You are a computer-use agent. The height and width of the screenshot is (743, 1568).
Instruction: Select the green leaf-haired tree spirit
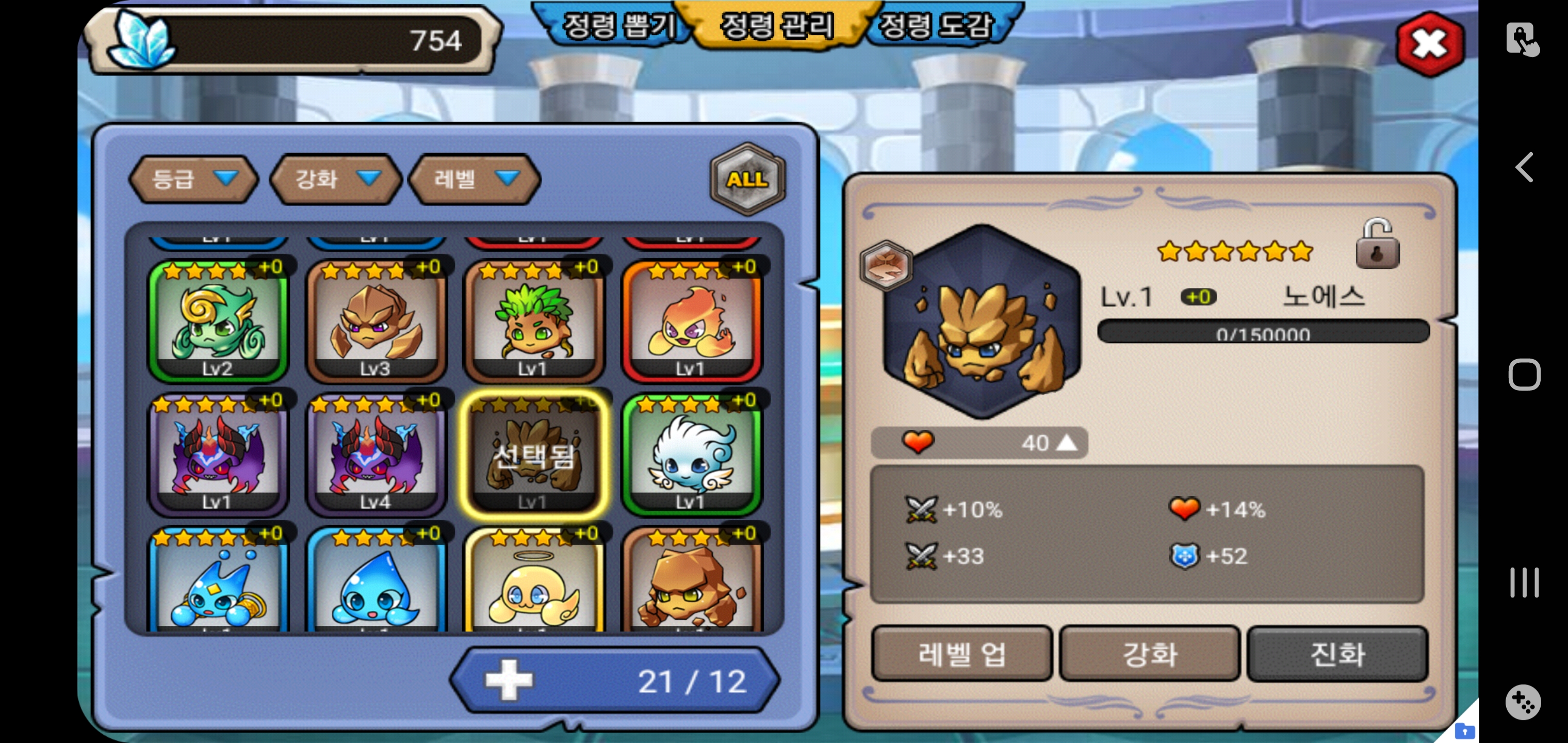[533, 321]
